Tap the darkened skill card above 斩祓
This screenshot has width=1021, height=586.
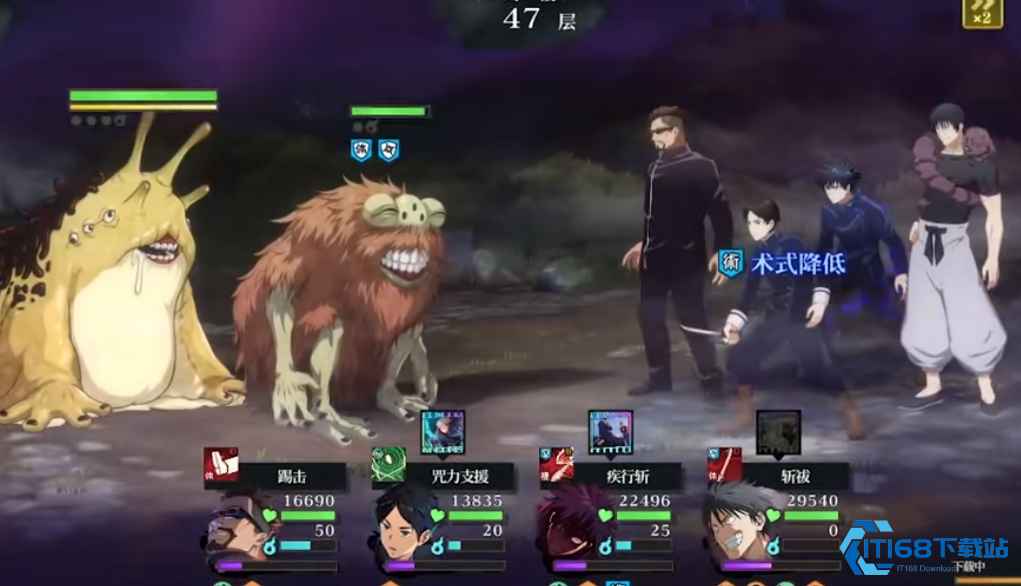coord(778,432)
